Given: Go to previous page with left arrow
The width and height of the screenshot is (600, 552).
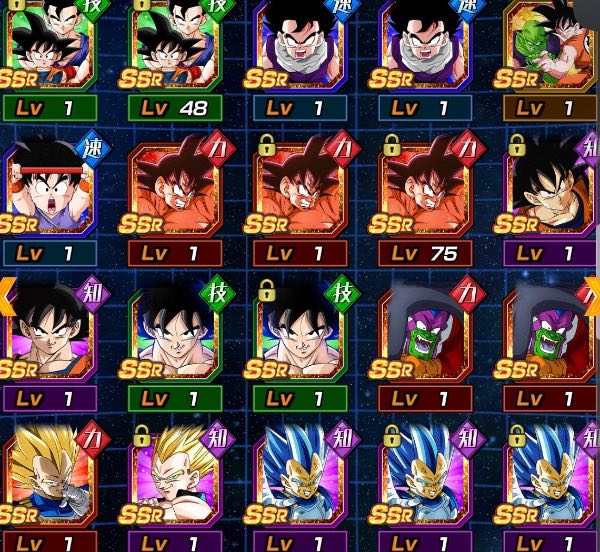Looking at the screenshot, I should tap(7, 295).
